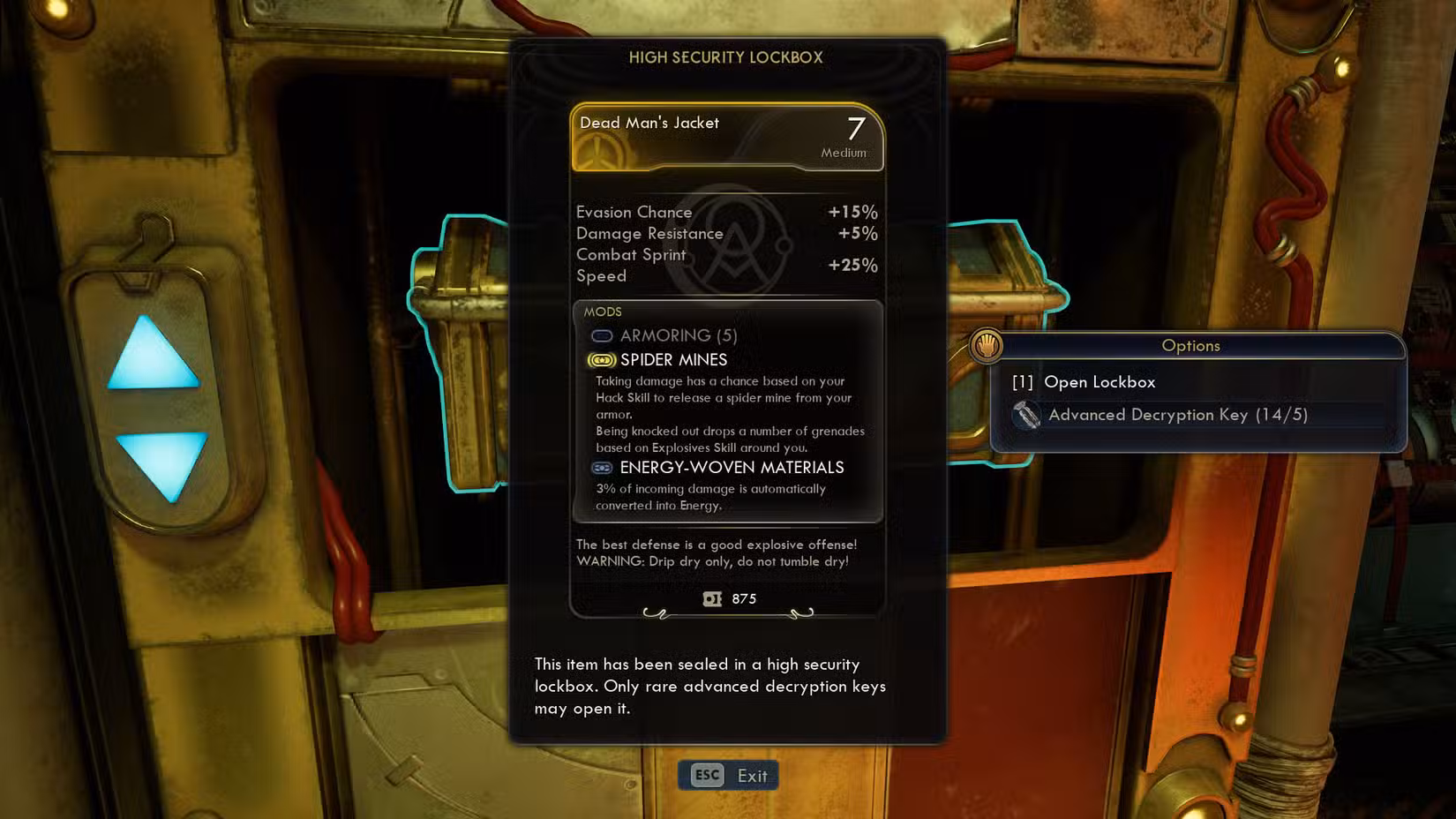Image resolution: width=1456 pixels, height=819 pixels.
Task: Click the armor level 7 Medium badge
Action: click(x=850, y=135)
